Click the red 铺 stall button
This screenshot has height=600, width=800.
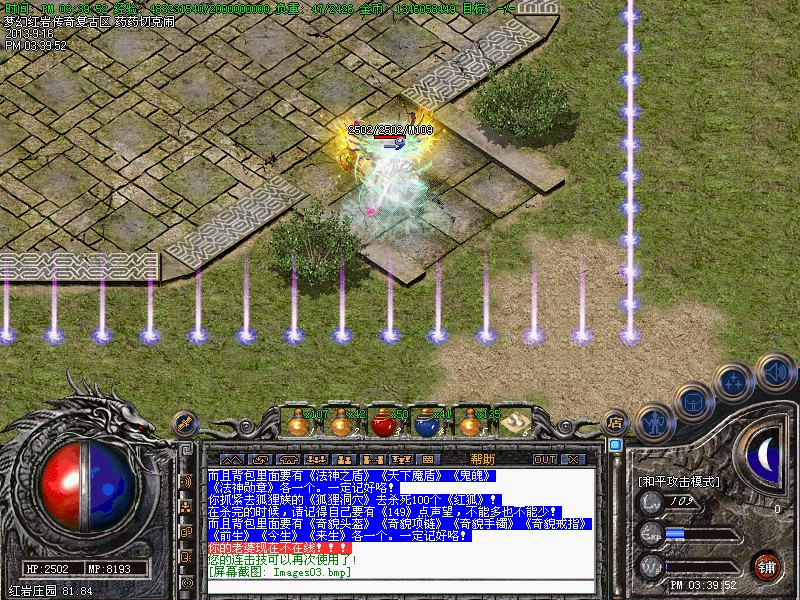point(767,567)
